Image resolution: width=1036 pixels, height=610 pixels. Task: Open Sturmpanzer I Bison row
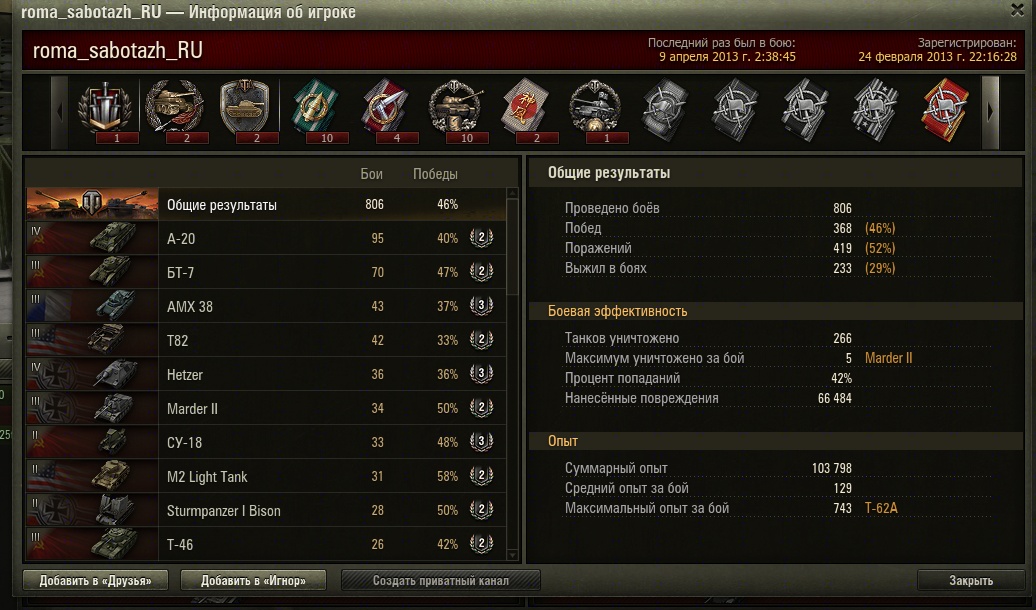(x=266, y=511)
